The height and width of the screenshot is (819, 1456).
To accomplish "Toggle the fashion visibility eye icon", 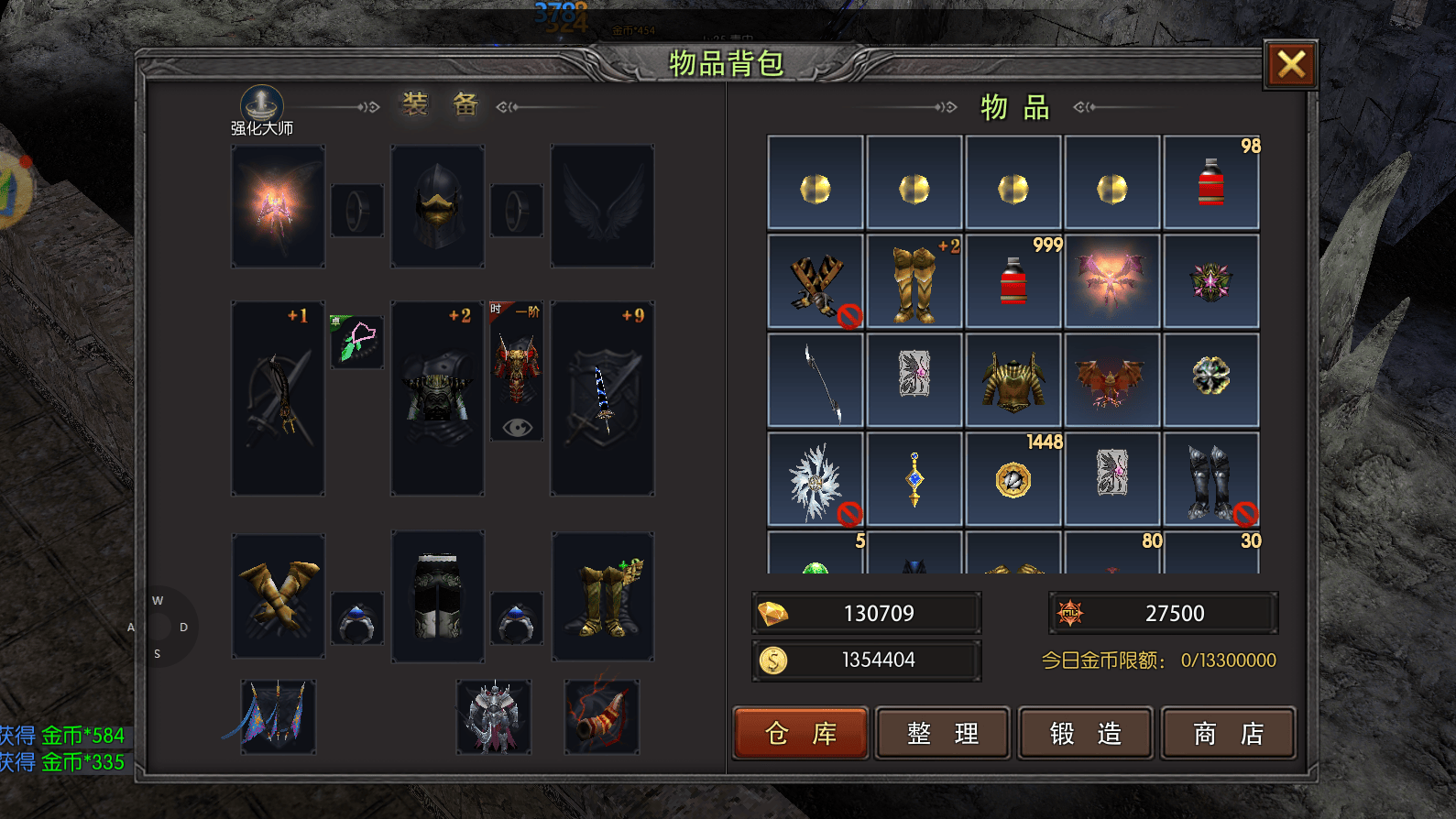I will coord(517,427).
